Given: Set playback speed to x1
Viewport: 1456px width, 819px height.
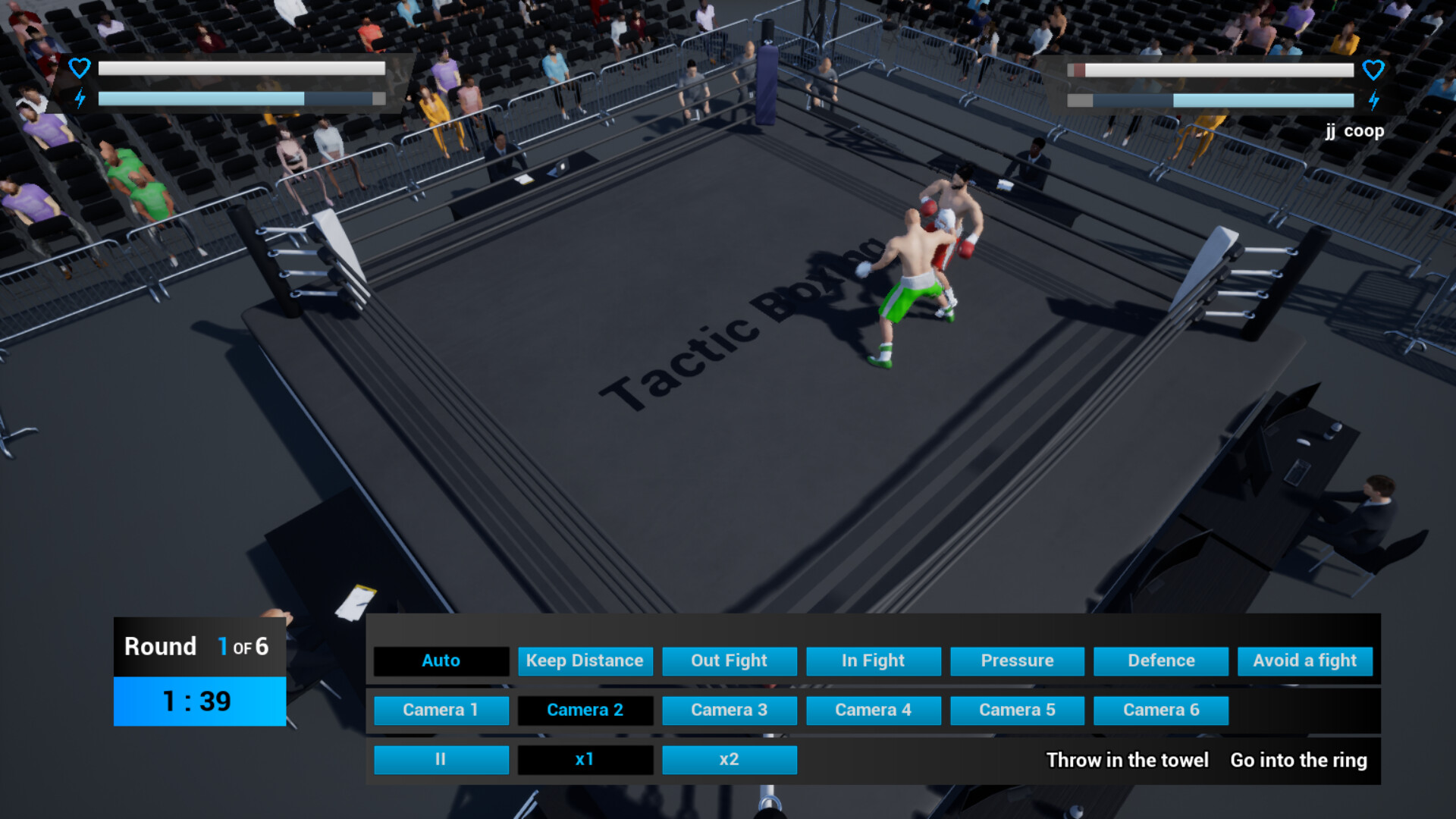Looking at the screenshot, I should point(585,759).
